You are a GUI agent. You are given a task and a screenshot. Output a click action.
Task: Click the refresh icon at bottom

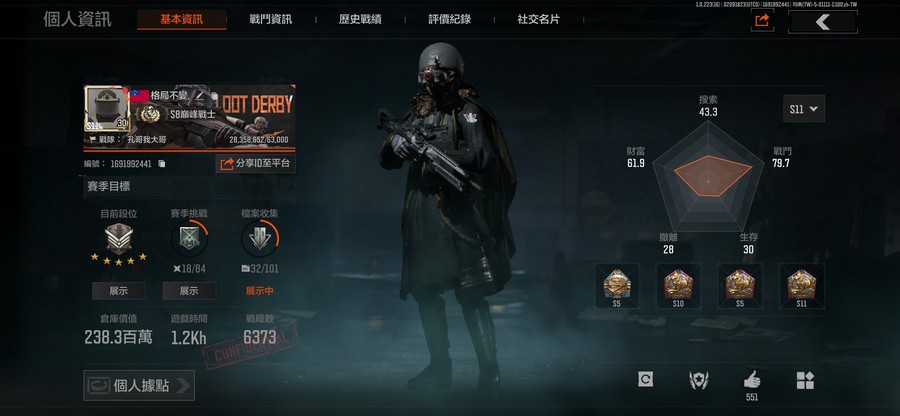click(x=646, y=379)
